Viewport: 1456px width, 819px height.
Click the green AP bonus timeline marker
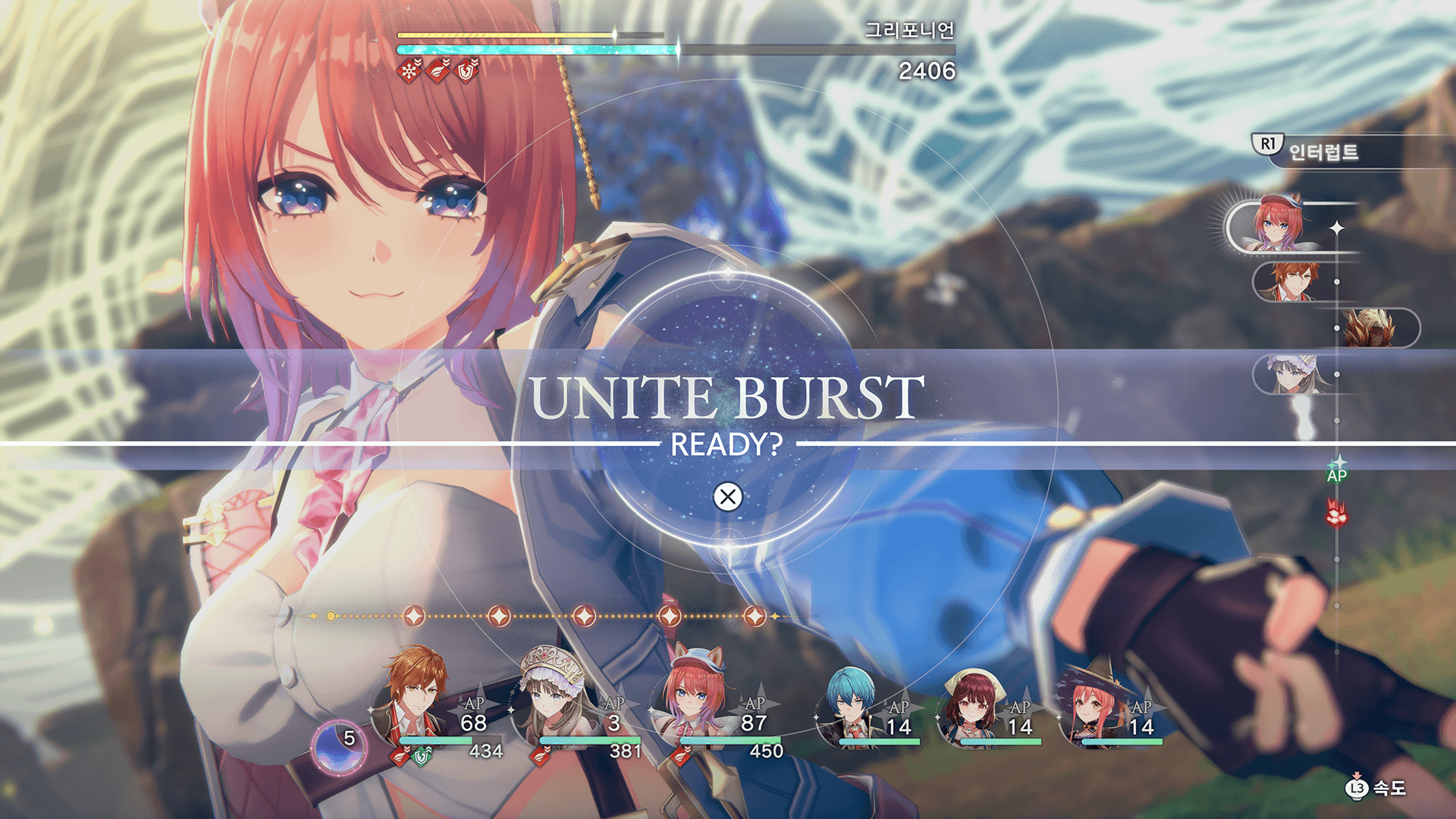[1336, 472]
